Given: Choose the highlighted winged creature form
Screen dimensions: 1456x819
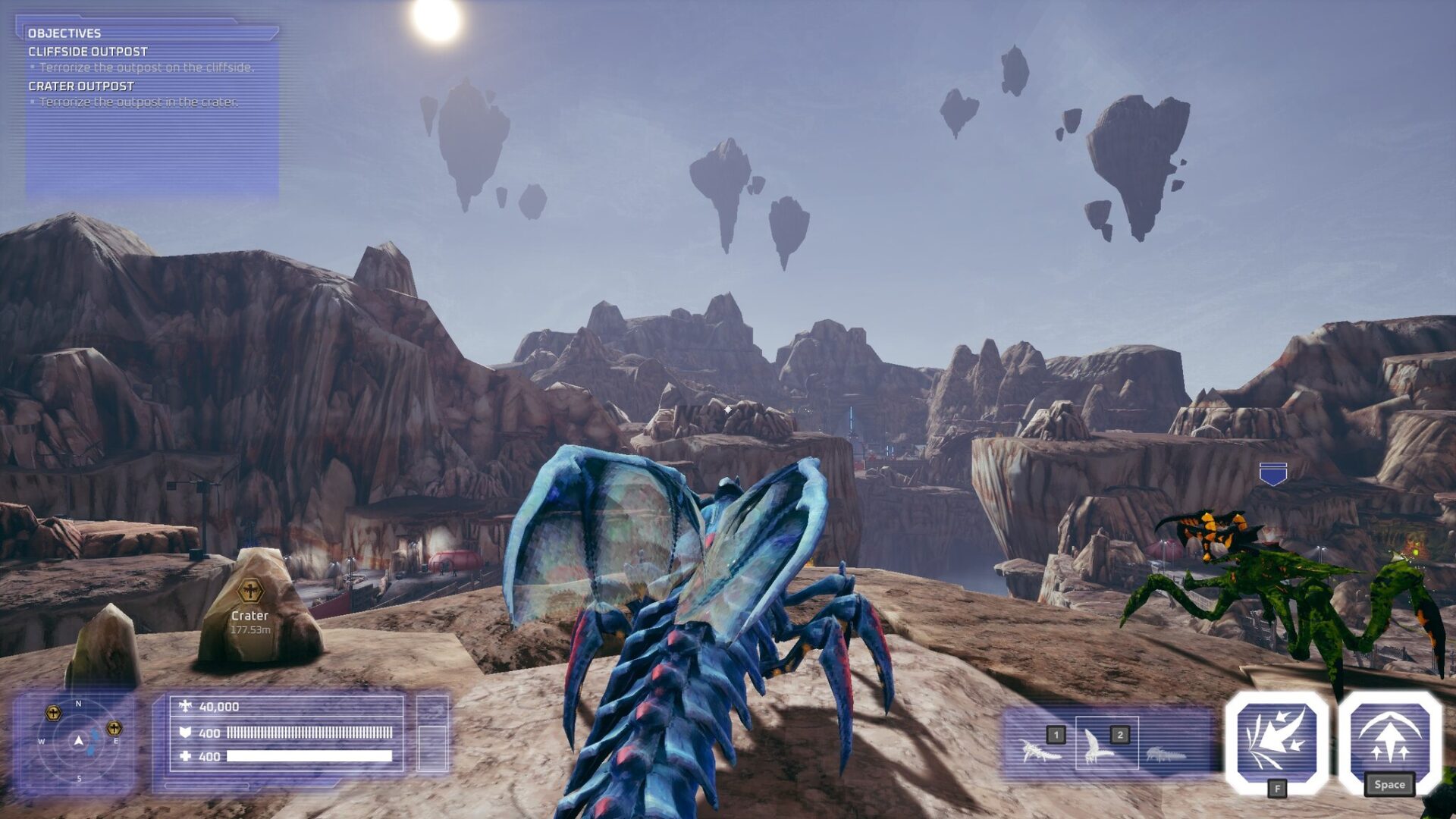Looking at the screenshot, I should click(x=1106, y=744).
